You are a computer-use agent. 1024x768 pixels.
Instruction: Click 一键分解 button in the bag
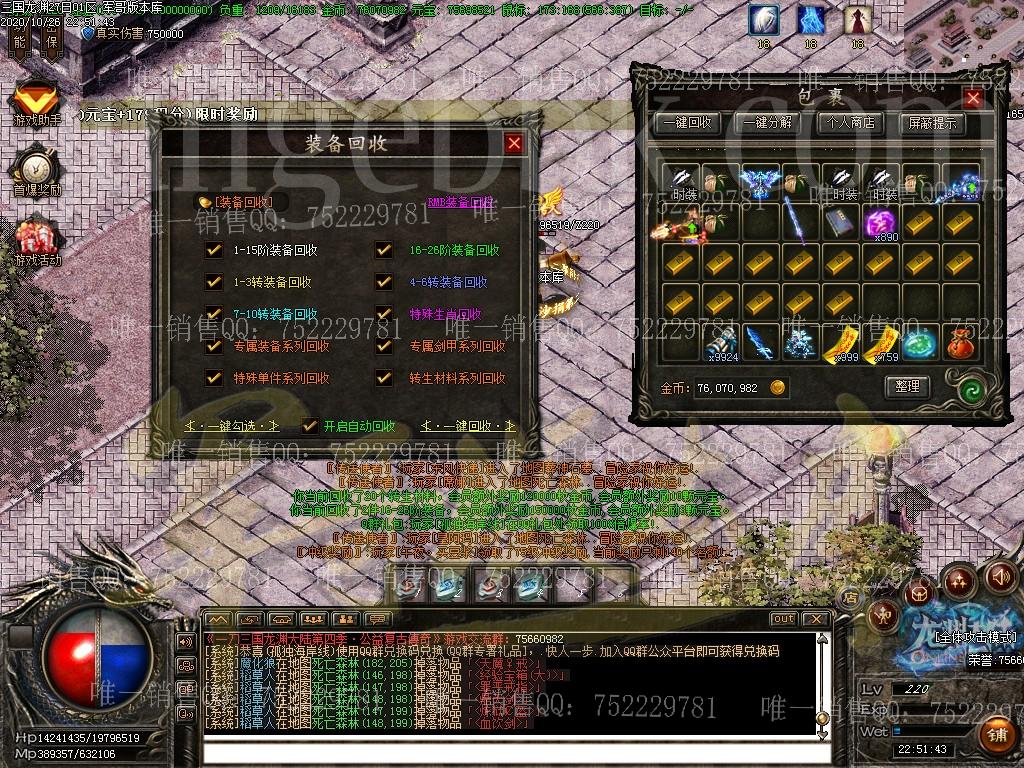pyautogui.click(x=768, y=123)
